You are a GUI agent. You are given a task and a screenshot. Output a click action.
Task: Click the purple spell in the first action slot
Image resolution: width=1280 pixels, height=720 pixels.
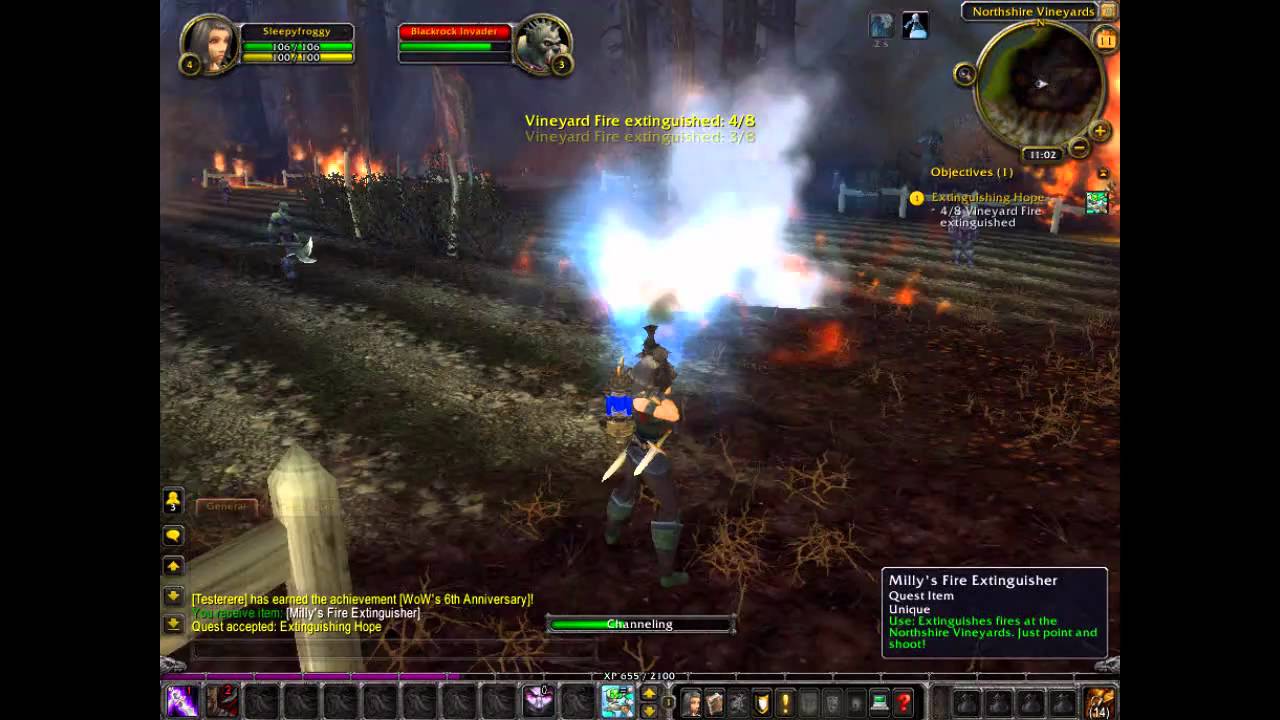[182, 701]
